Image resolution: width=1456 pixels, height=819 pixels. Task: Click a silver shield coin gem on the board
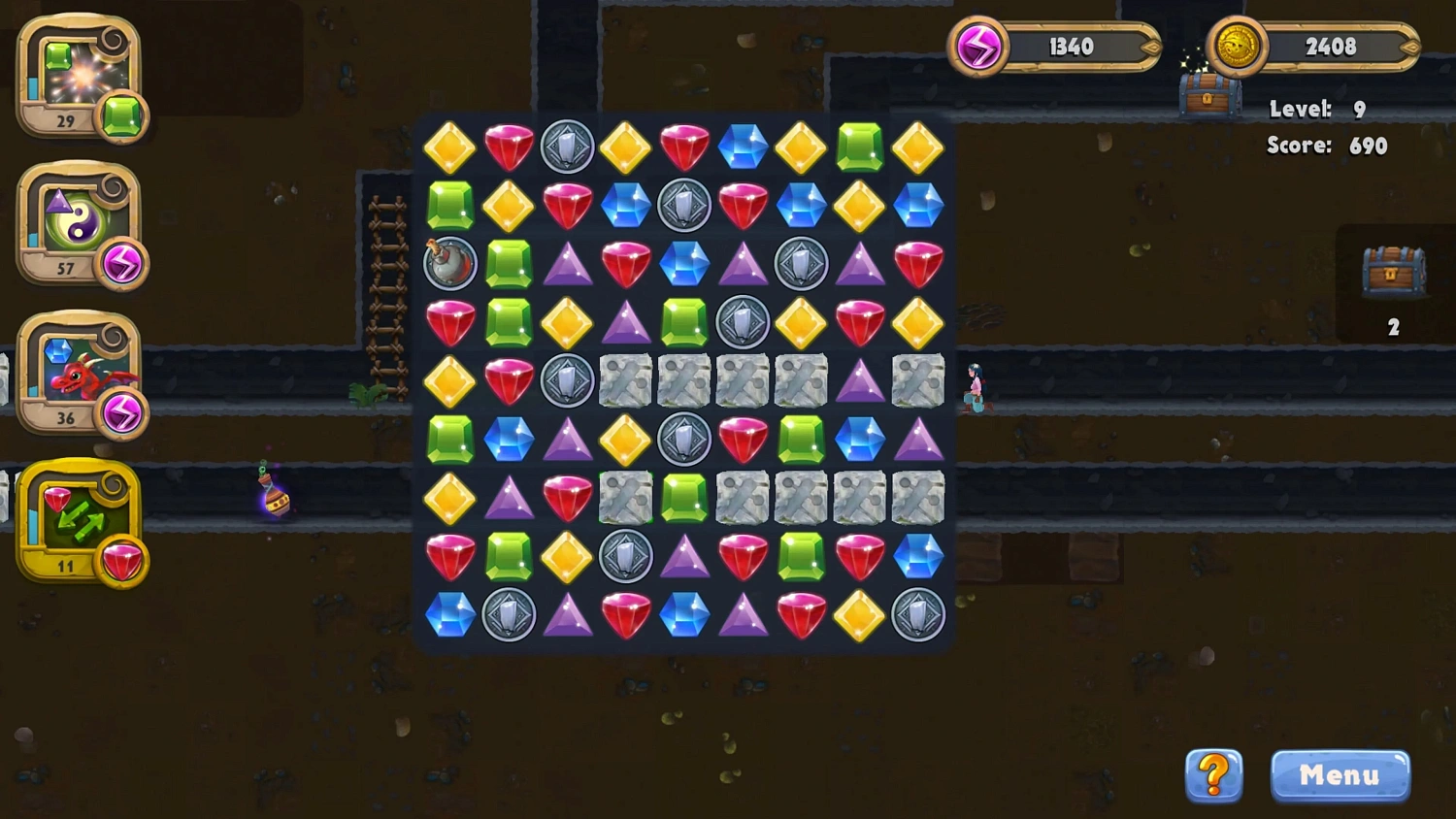[x=568, y=147]
